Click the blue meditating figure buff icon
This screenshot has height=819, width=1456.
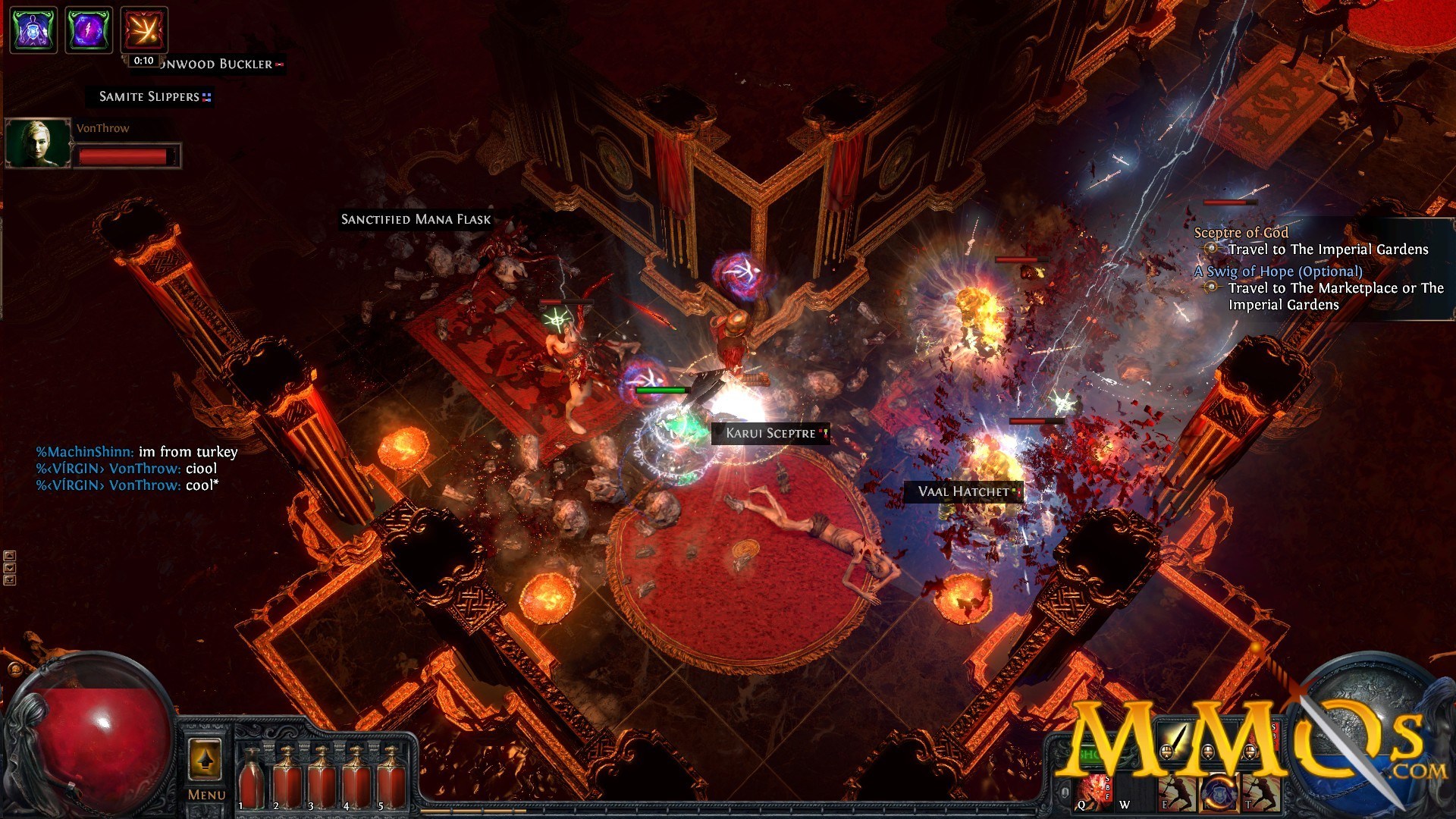[x=33, y=30]
